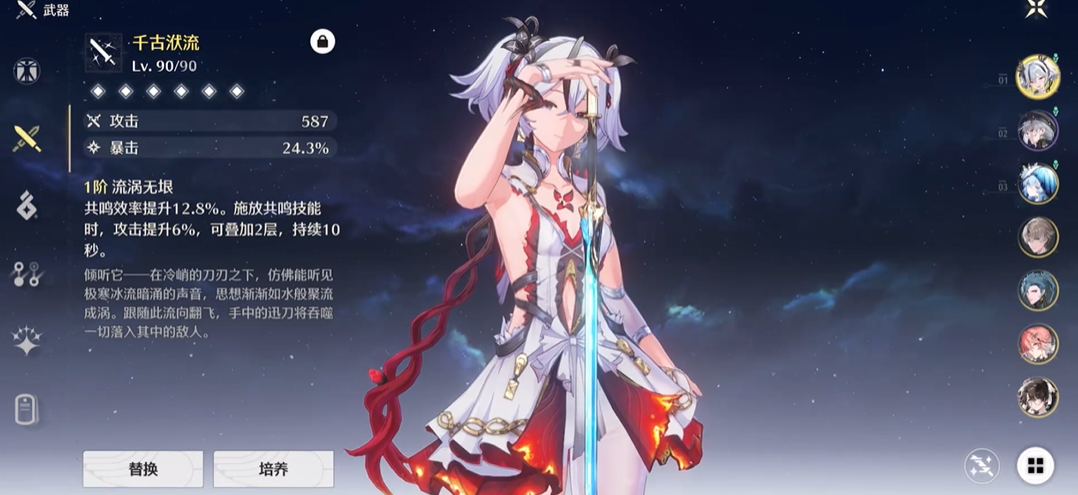Click the round sparkle button beside the grid
The image size is (1078, 495).
point(981,465)
